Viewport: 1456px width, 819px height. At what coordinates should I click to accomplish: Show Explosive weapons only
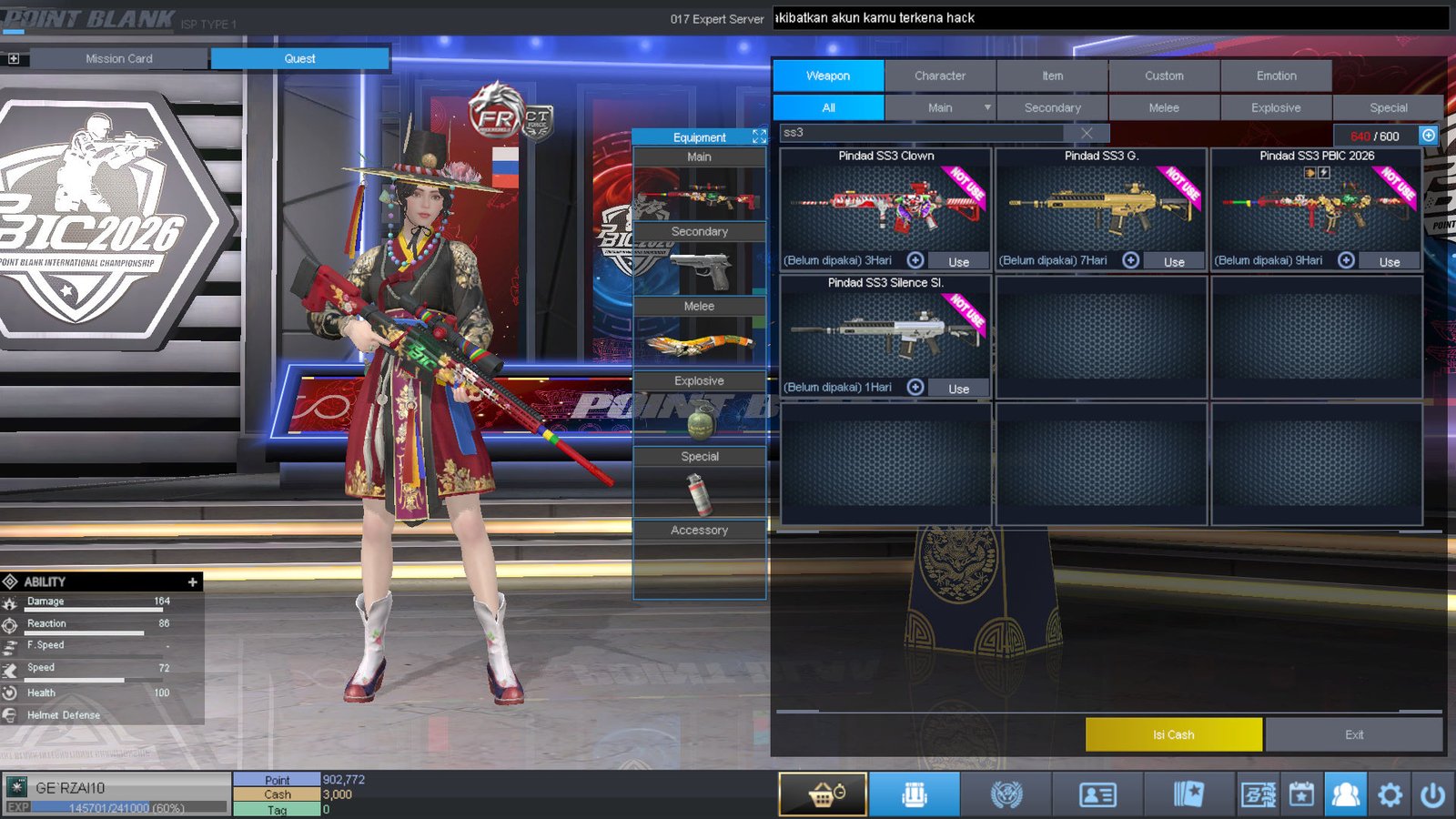tap(1276, 107)
